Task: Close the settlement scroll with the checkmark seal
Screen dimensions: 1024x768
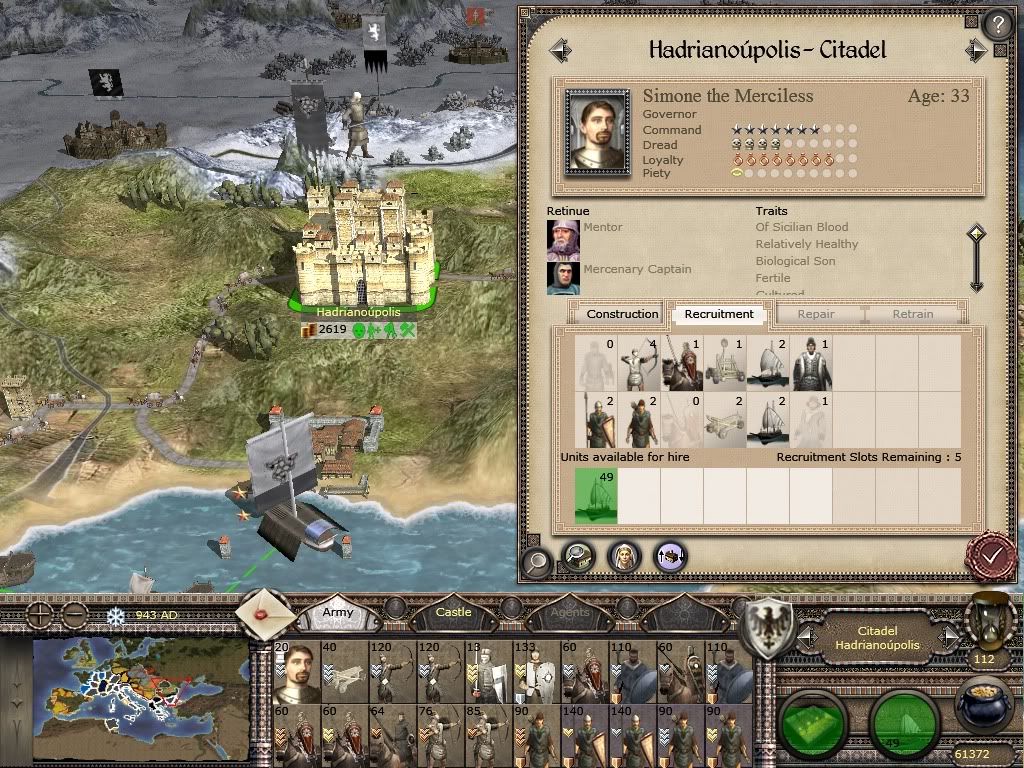Action: (992, 554)
